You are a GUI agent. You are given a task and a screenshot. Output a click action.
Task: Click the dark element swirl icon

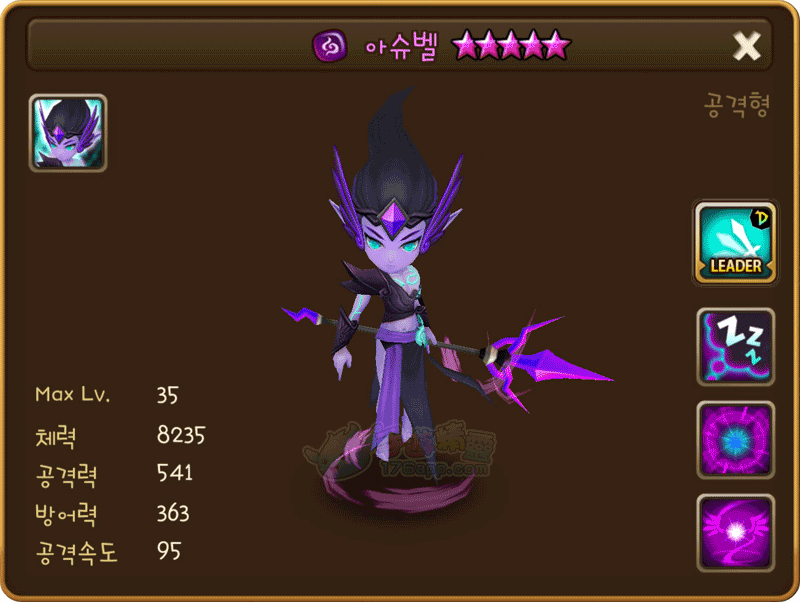[x=329, y=46]
